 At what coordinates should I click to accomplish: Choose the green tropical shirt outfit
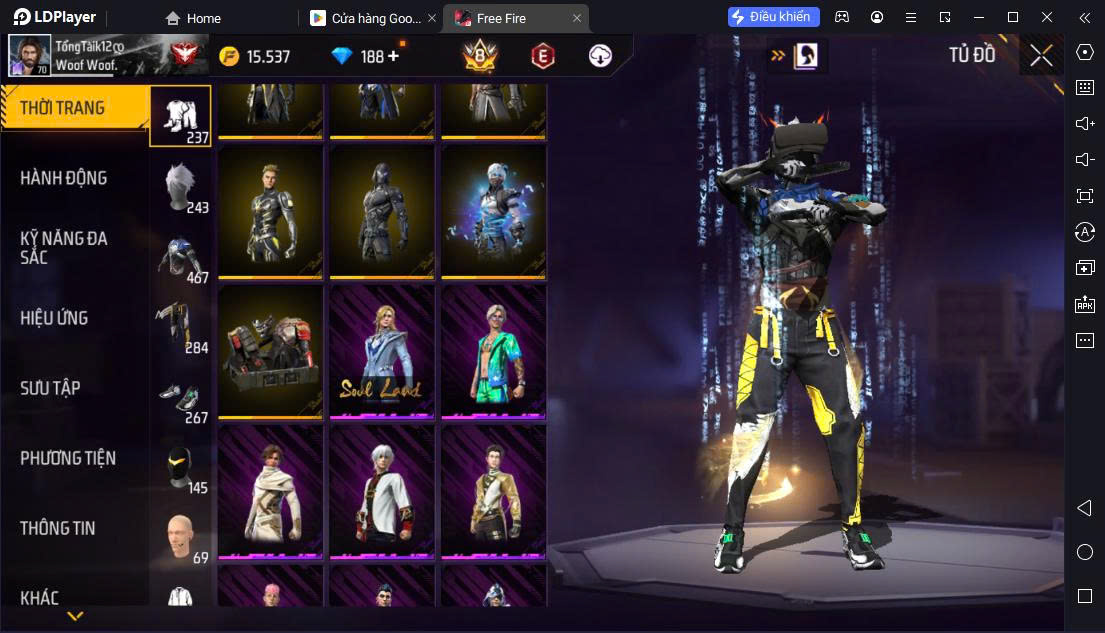point(493,351)
